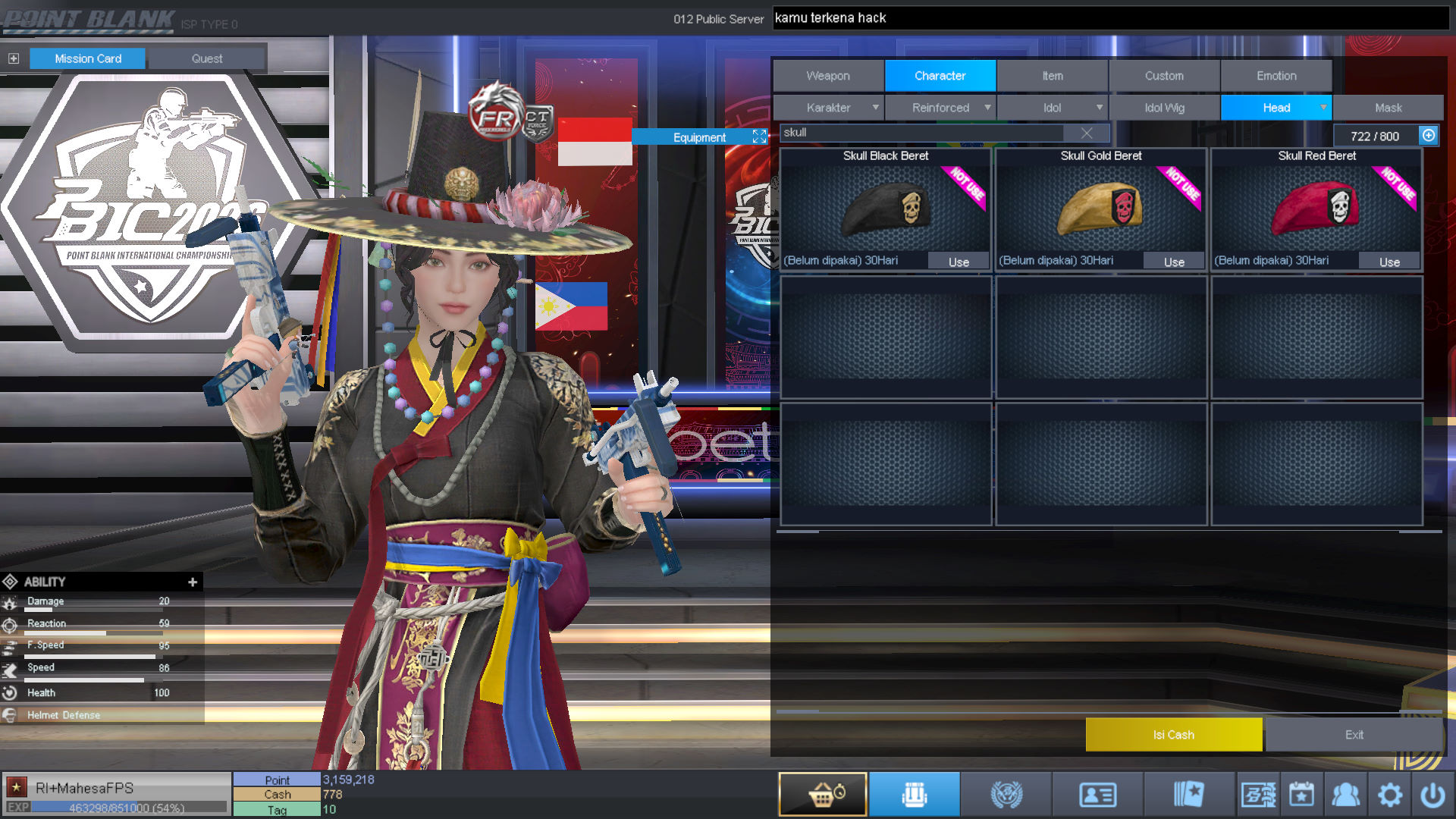Use the Skull Black Beret
This screenshot has height=819, width=1456.
tap(959, 262)
